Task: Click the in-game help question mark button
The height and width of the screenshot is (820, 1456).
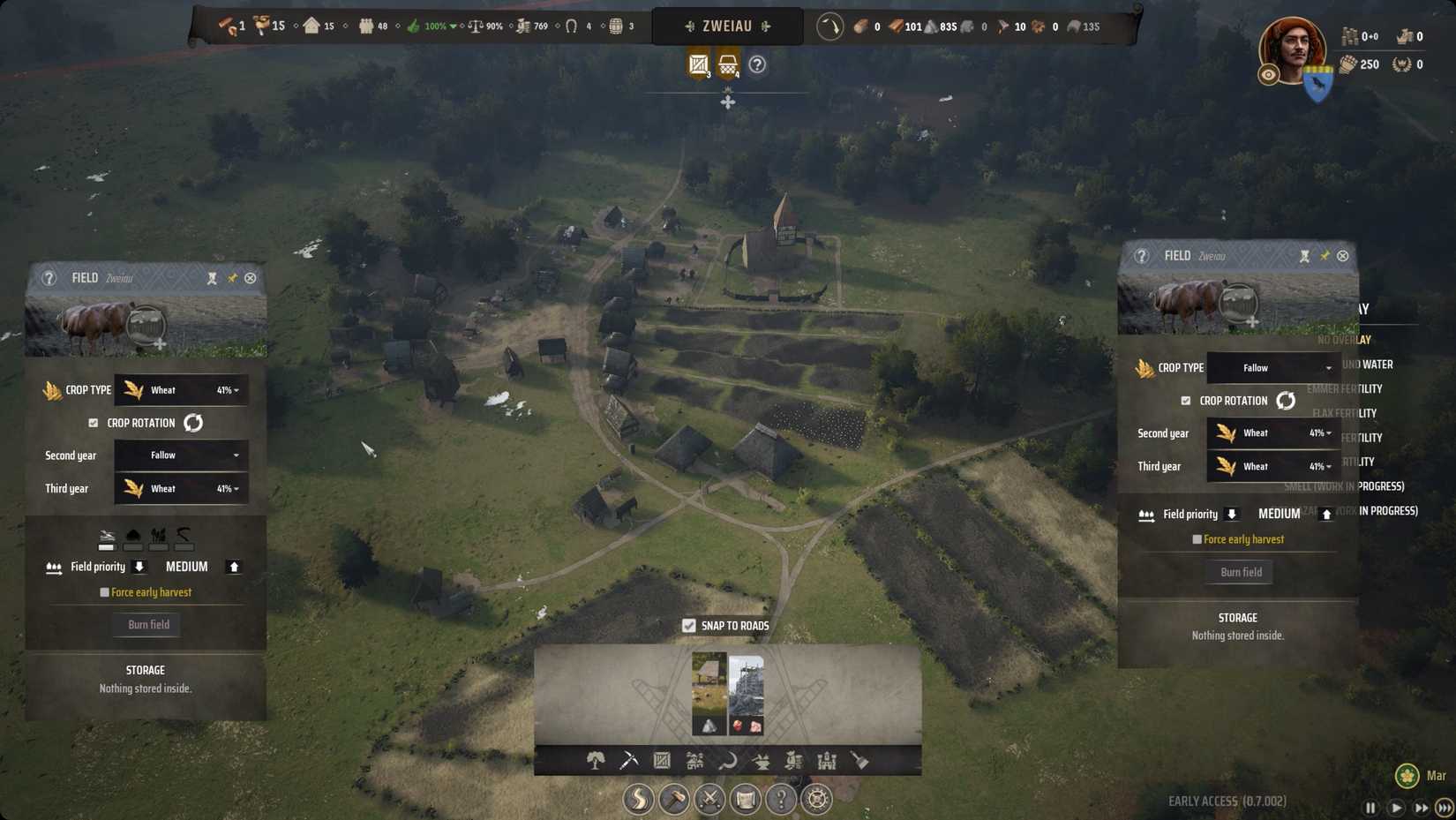Action: pos(780,799)
